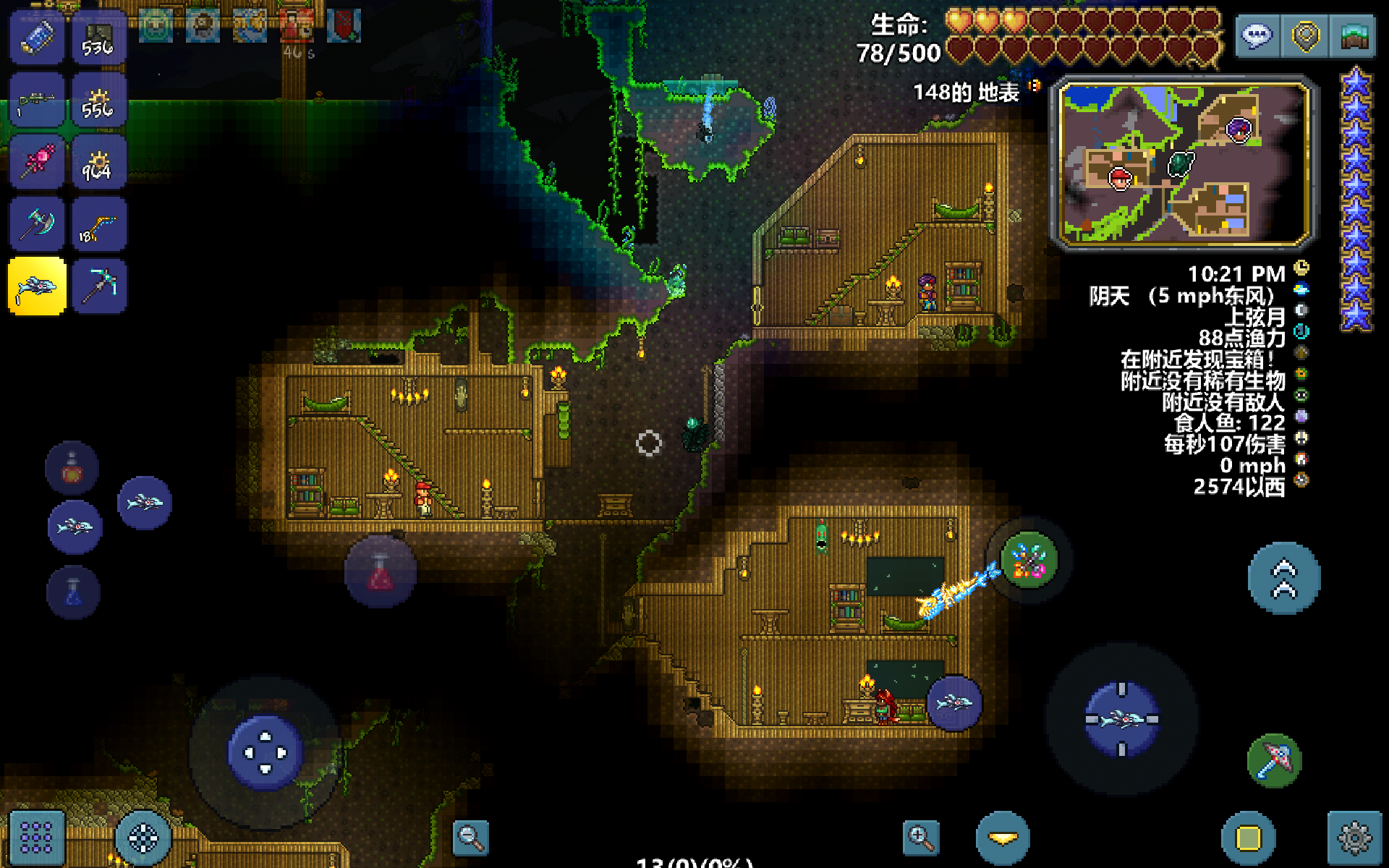Open the chat speech bubble
This screenshot has width=1389, height=868.
point(1257,36)
